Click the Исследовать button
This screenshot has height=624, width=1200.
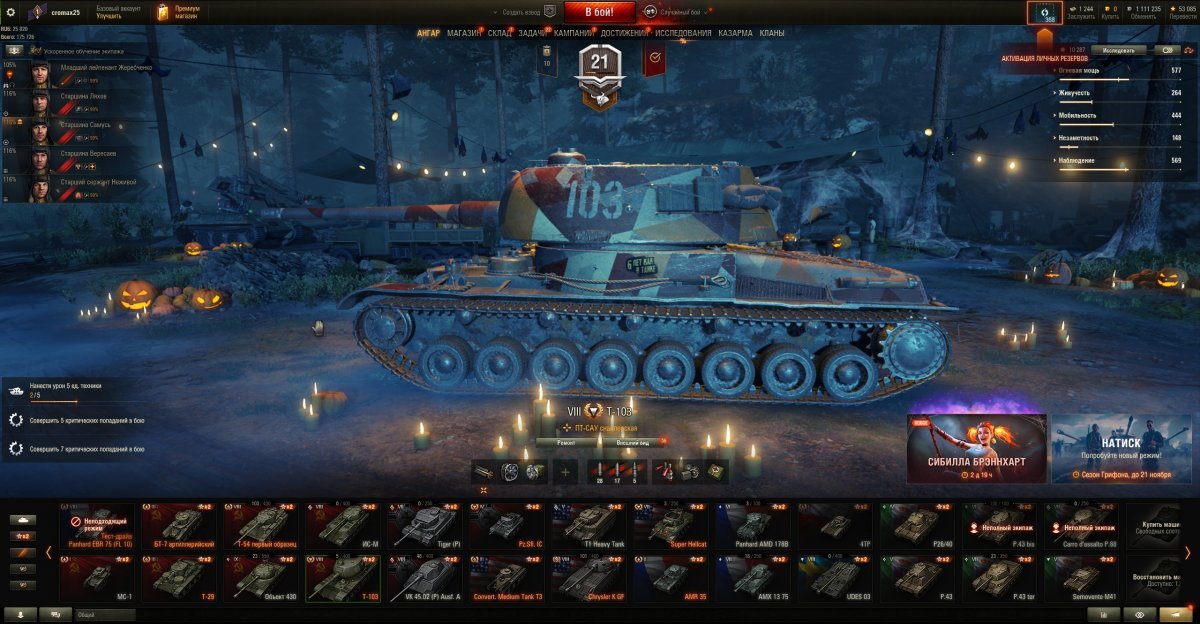pyautogui.click(x=1119, y=49)
